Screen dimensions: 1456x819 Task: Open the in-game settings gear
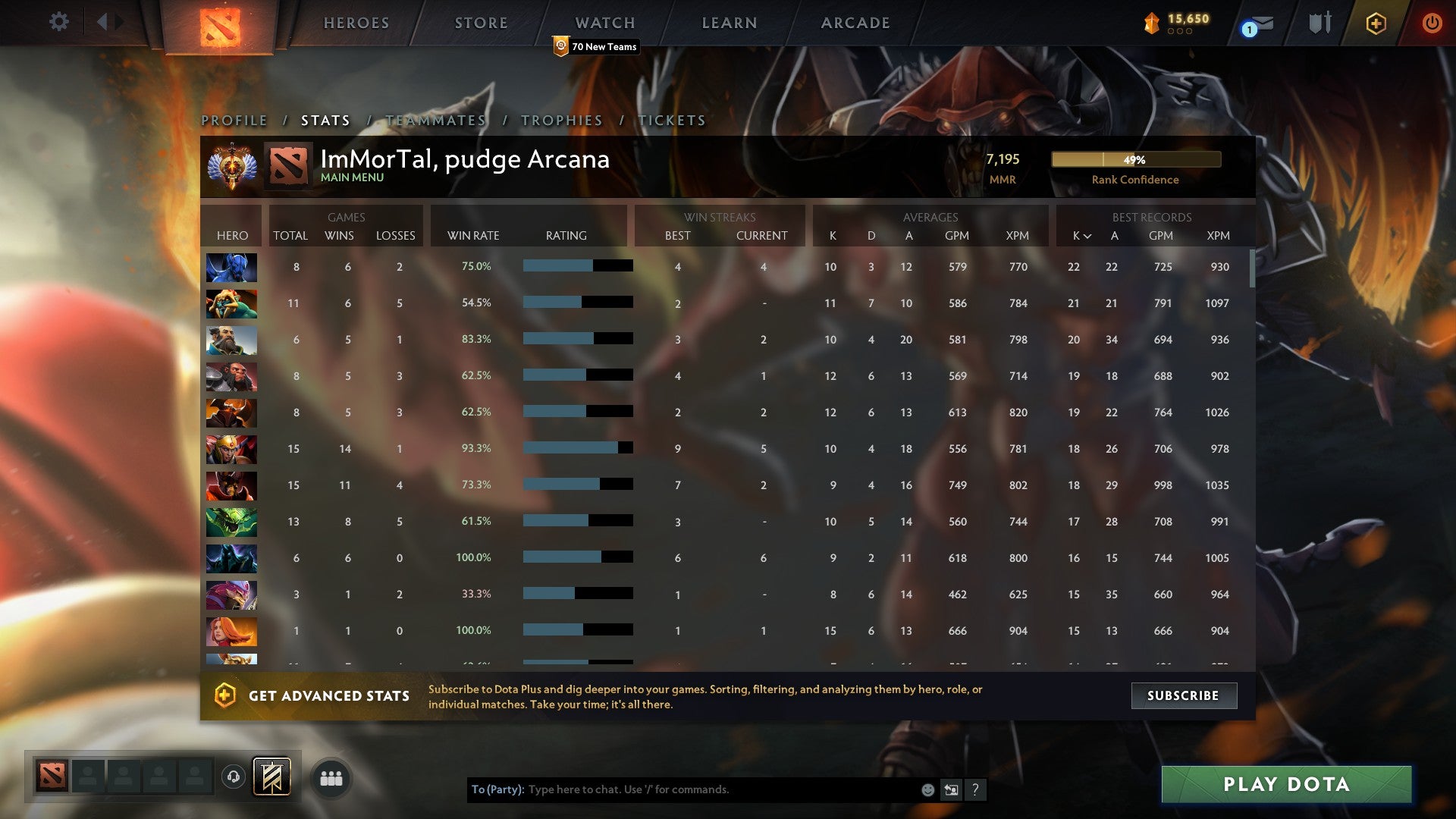[x=59, y=22]
